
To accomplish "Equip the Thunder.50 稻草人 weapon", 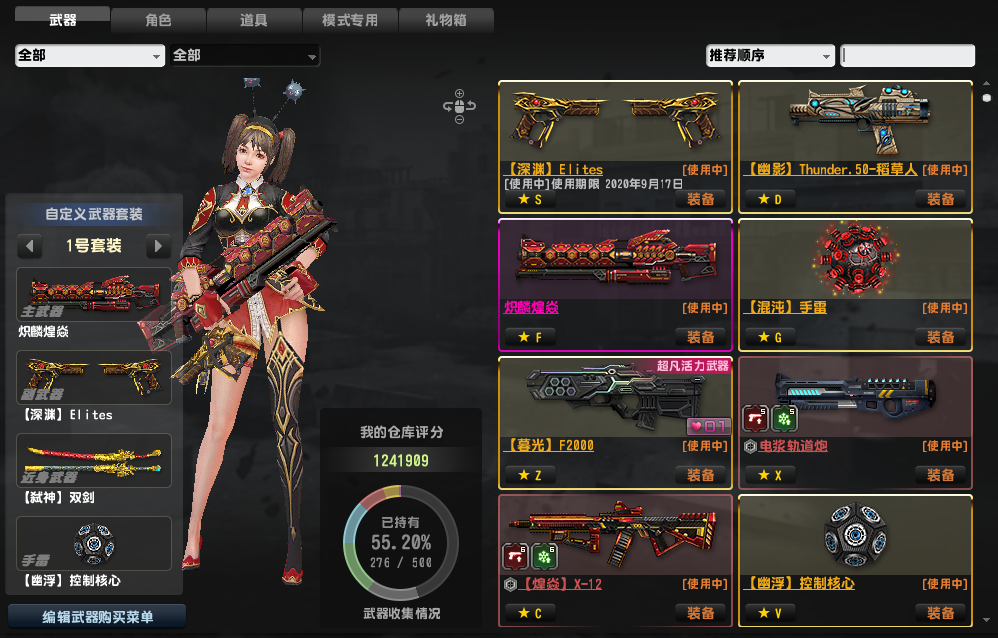I will (x=940, y=199).
